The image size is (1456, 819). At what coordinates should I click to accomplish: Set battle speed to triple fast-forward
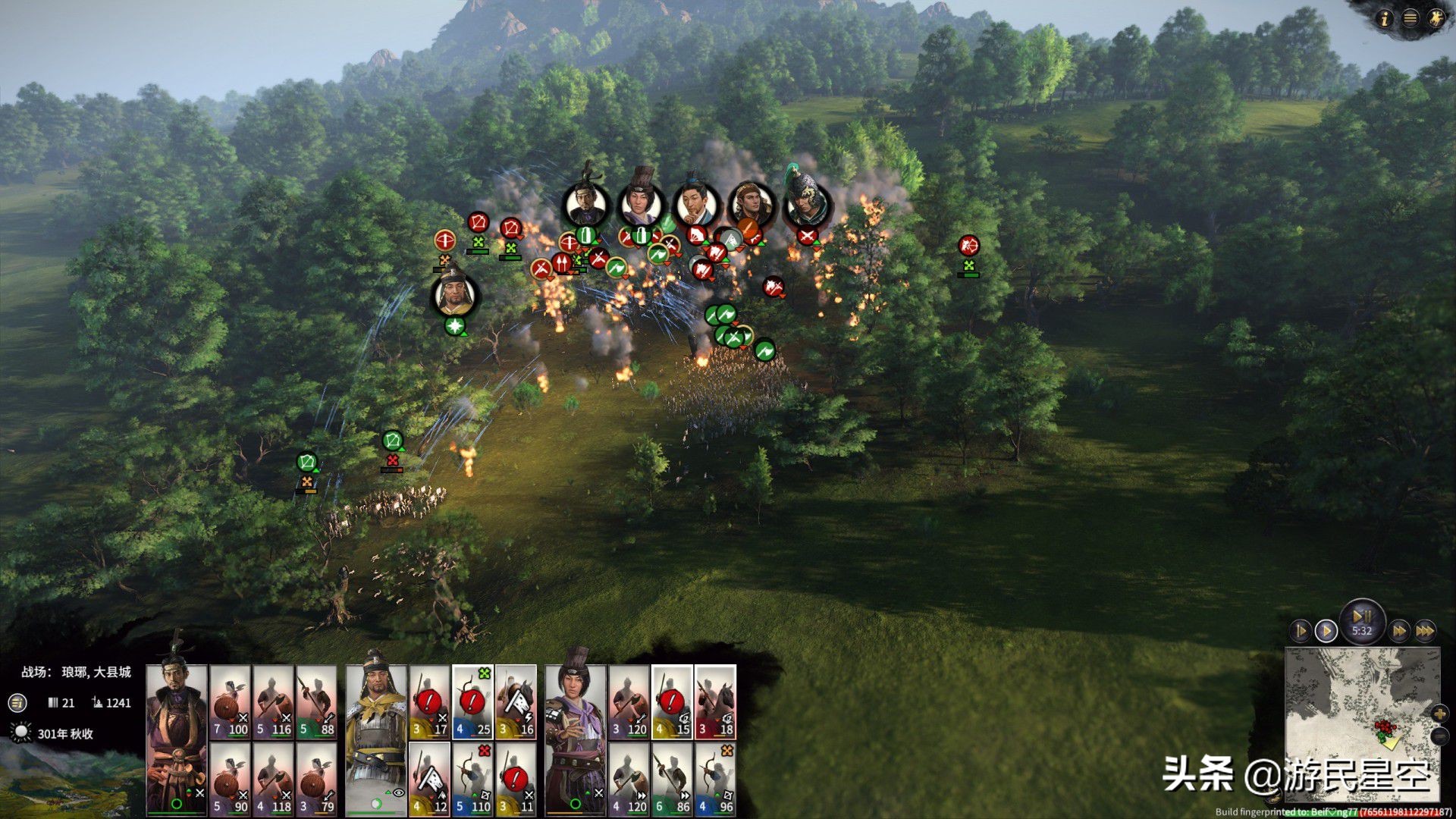tap(1426, 630)
